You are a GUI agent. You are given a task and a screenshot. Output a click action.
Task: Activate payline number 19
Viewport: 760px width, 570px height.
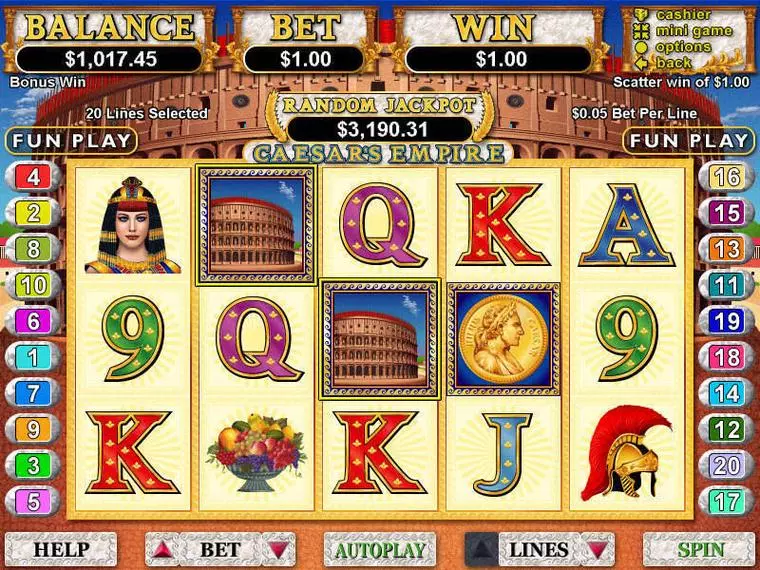click(x=727, y=321)
